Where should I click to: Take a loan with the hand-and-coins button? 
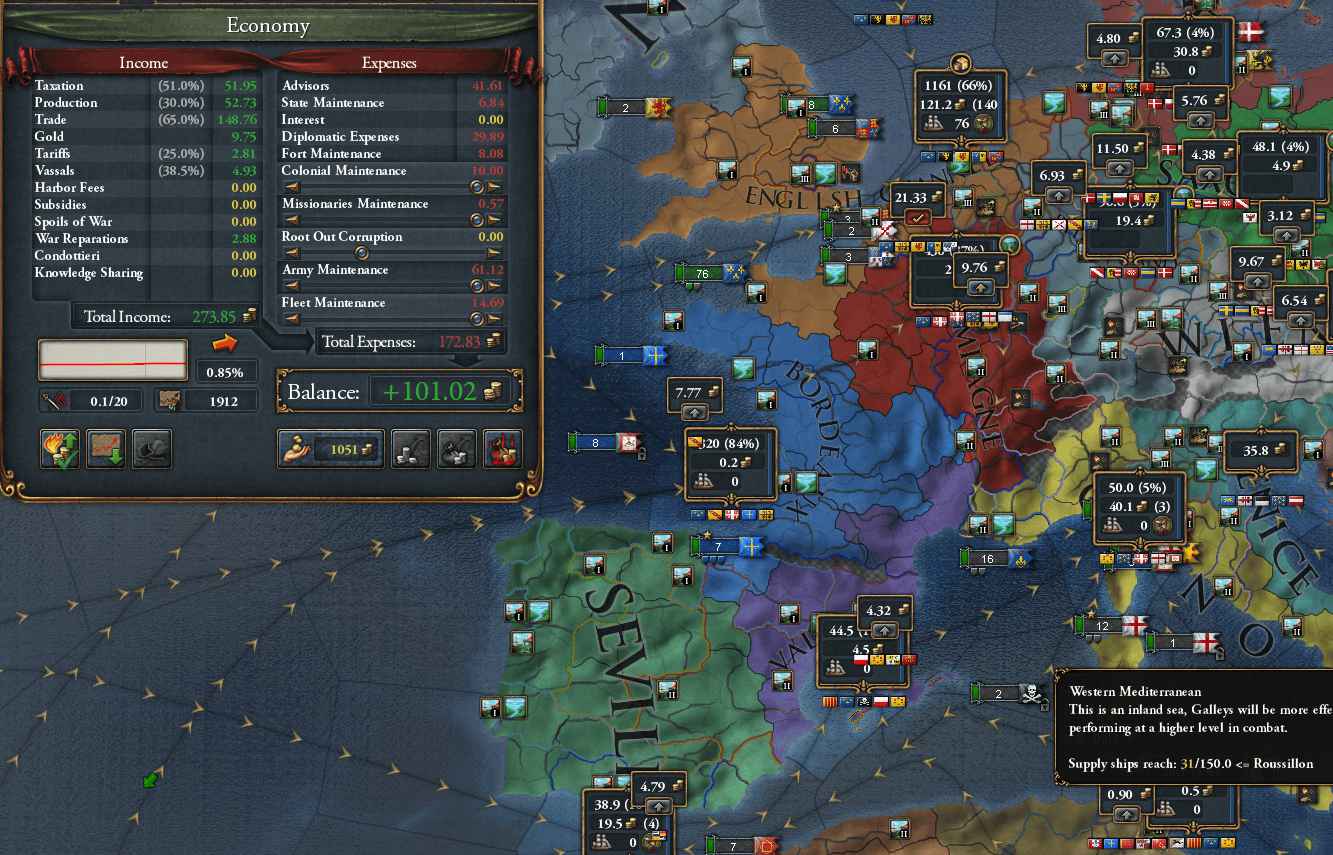coord(330,450)
